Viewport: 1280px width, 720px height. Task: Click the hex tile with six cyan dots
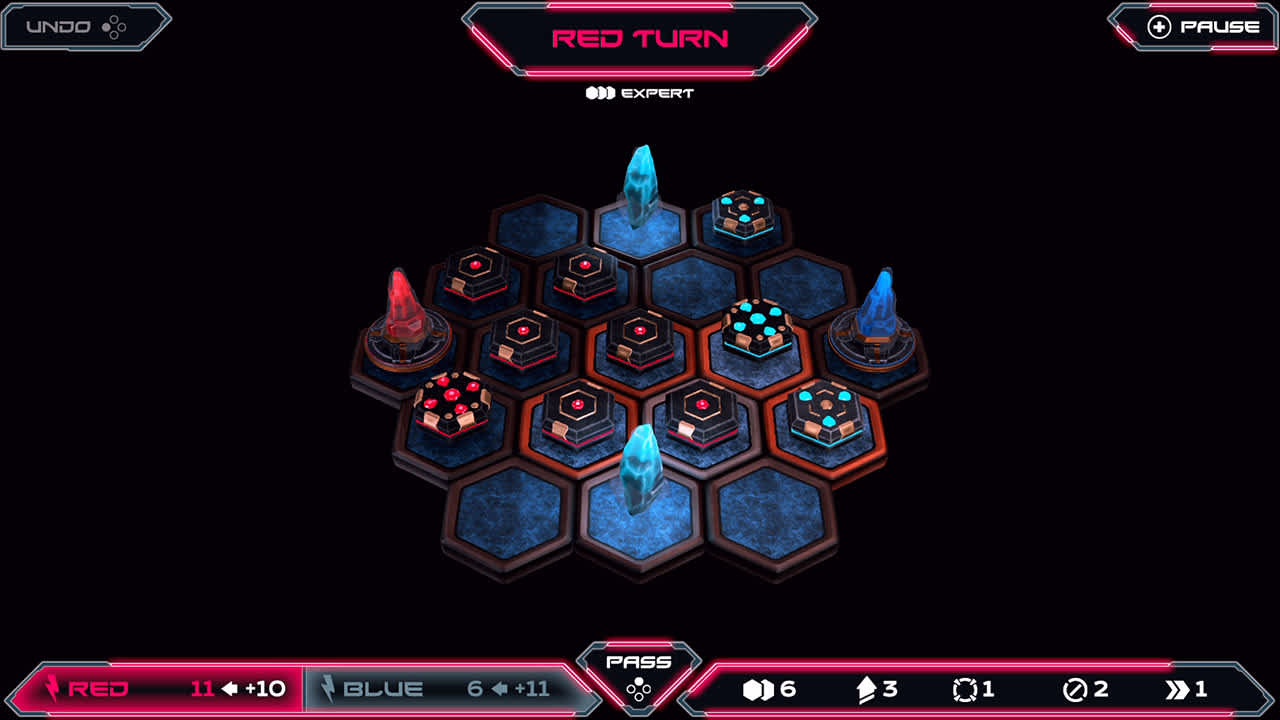[755, 325]
